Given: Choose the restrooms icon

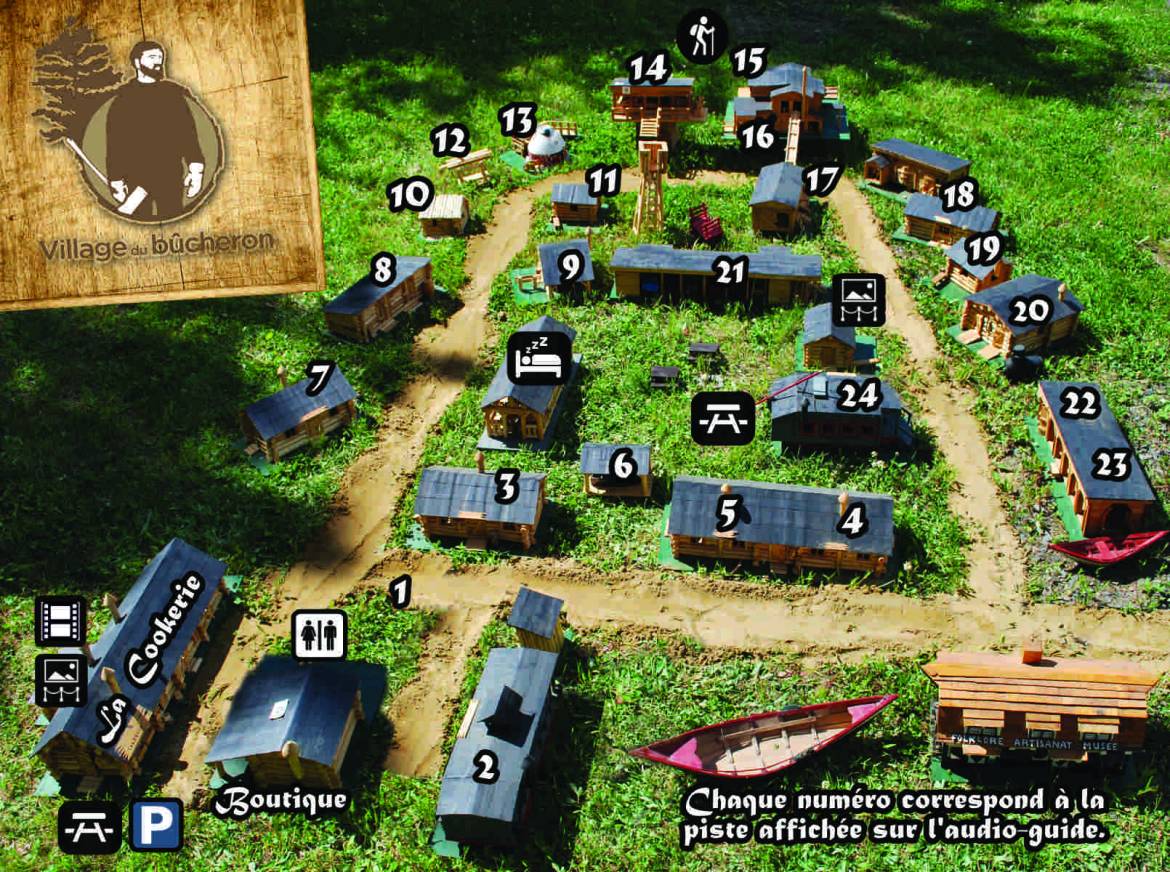Looking at the screenshot, I should click(320, 634).
